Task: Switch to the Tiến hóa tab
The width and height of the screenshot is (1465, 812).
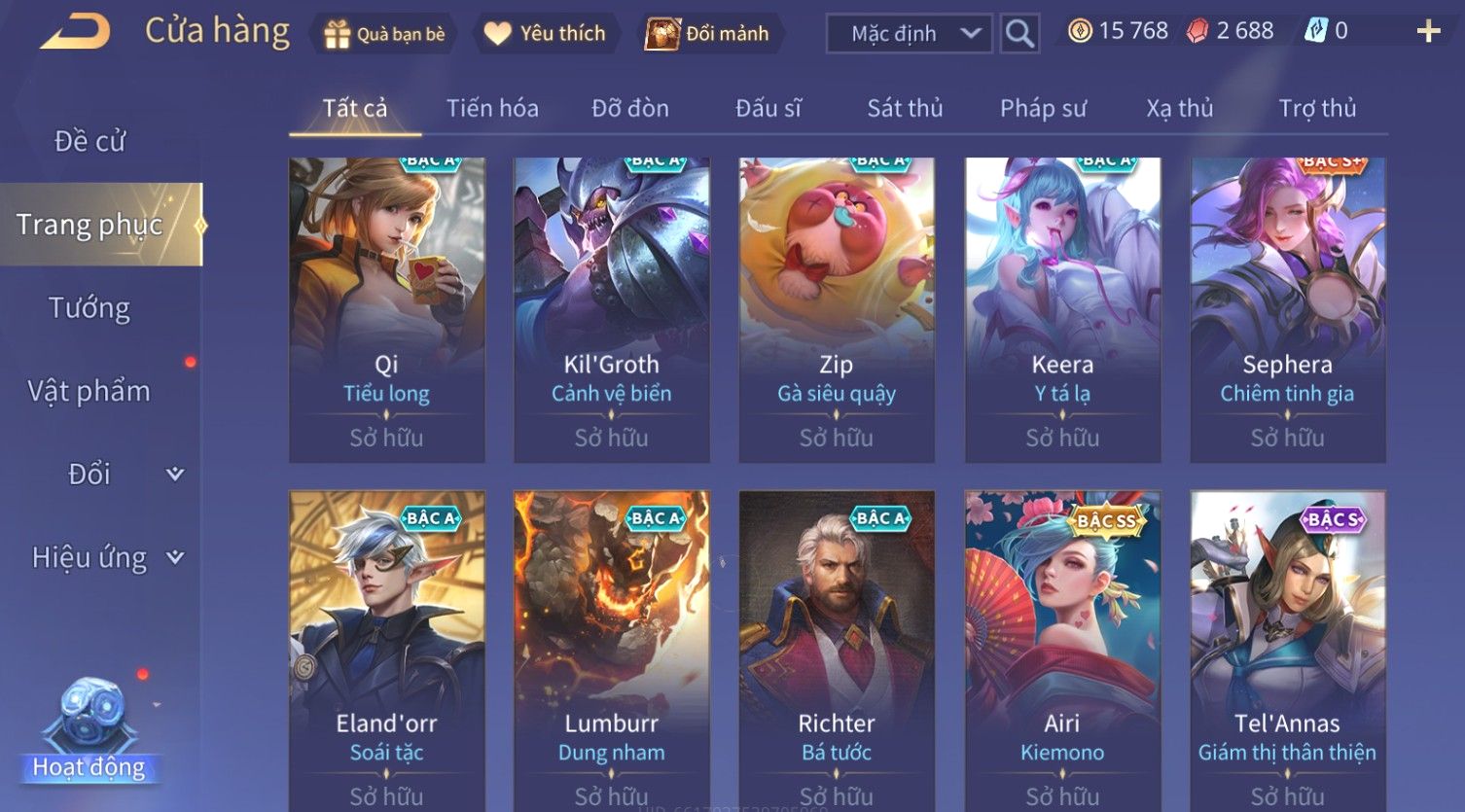Action: (x=492, y=108)
